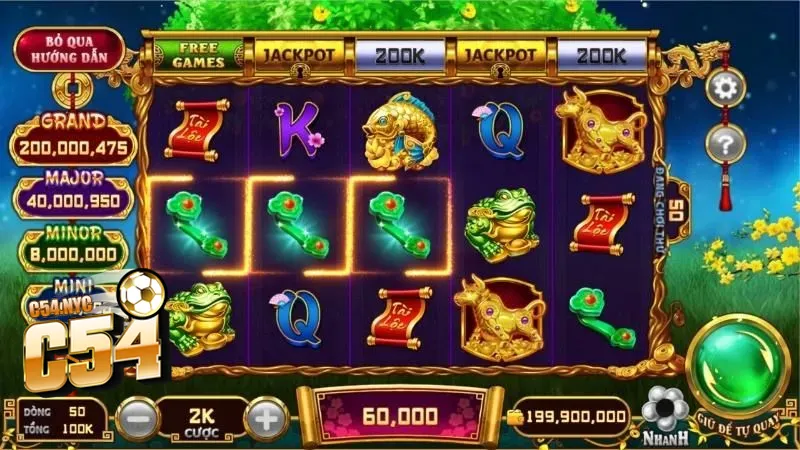Select the Free Games reel header
The width and height of the screenshot is (800, 450).
point(197,54)
